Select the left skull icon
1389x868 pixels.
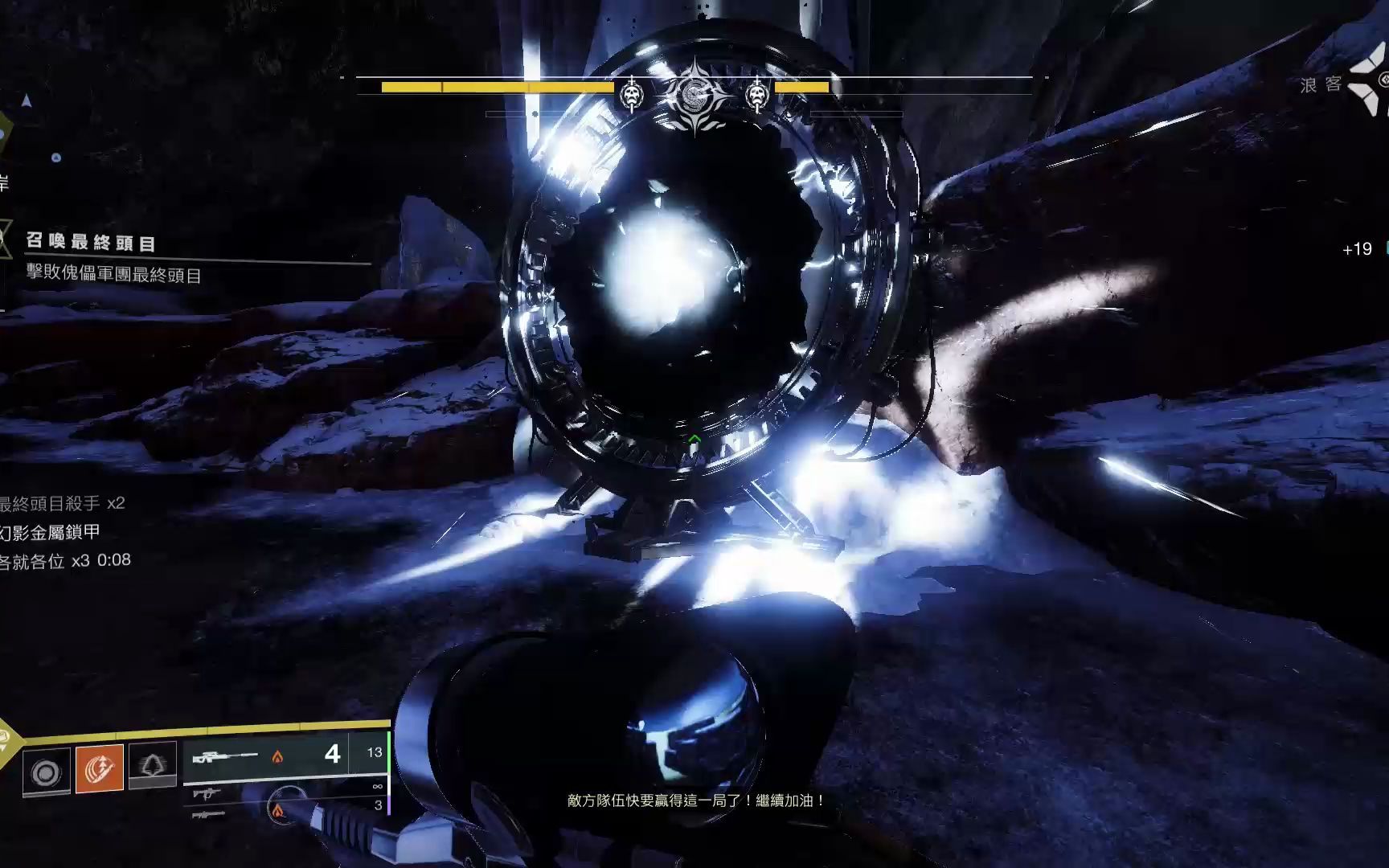tap(633, 95)
